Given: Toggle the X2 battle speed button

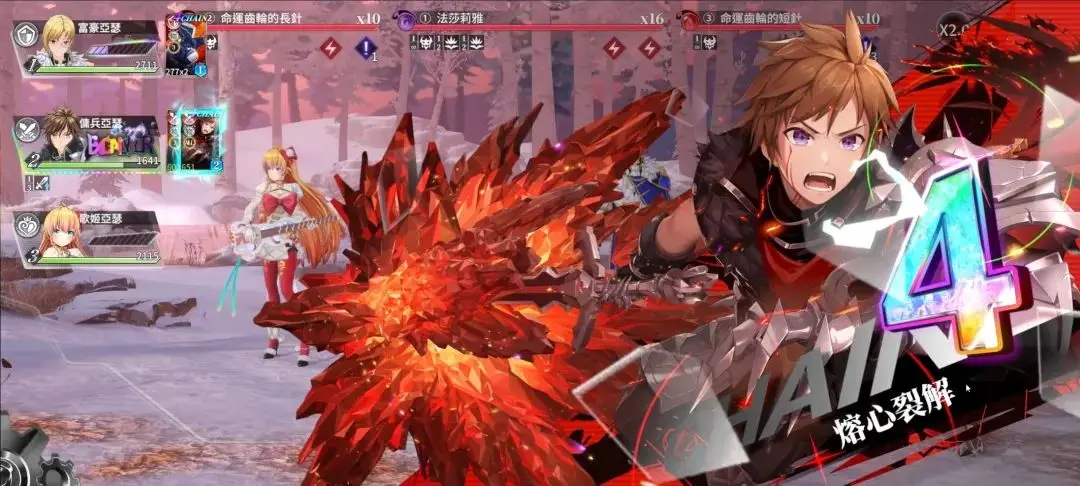Looking at the screenshot, I should 956,29.
